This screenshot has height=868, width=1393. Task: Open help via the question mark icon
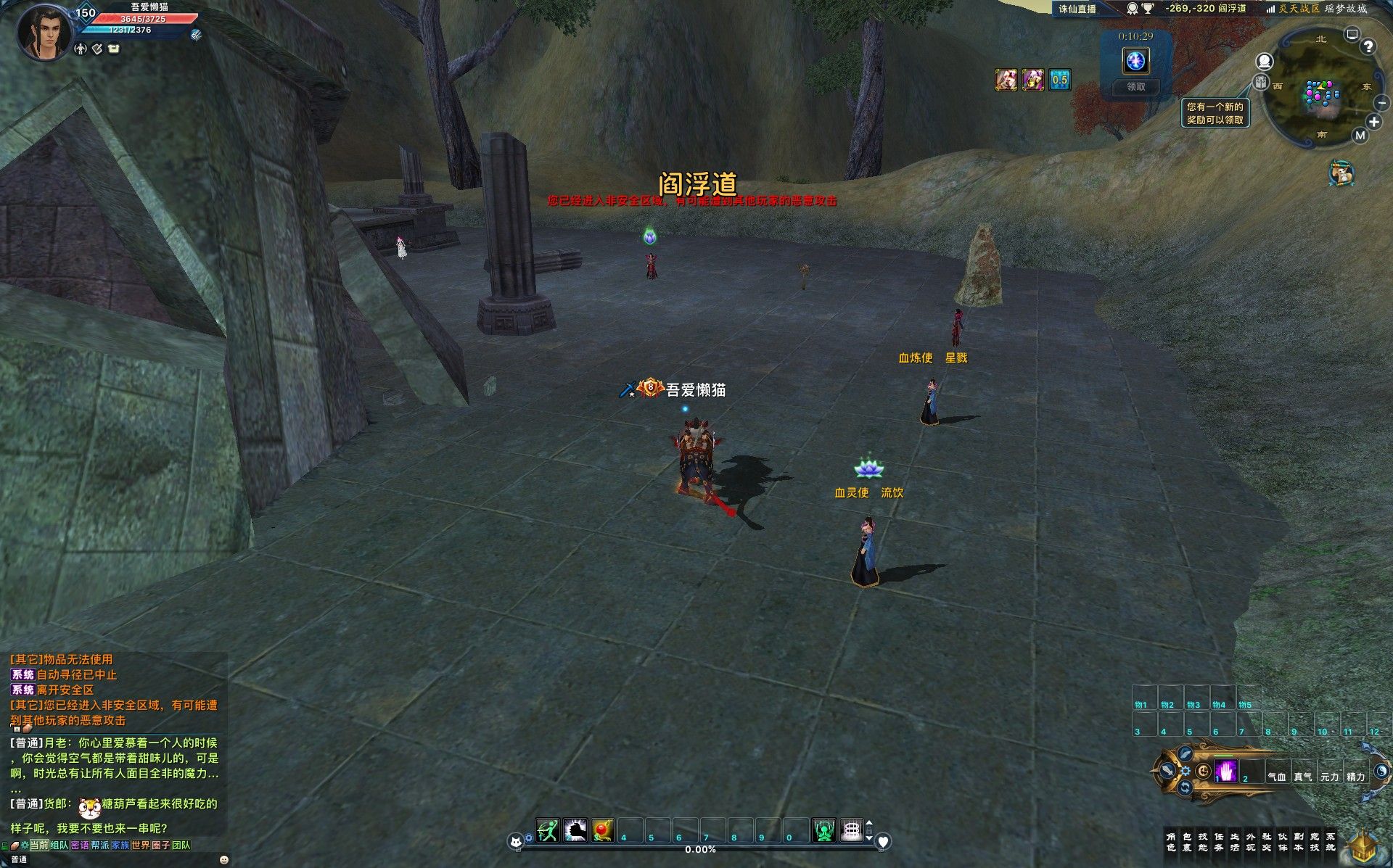coord(1368,47)
